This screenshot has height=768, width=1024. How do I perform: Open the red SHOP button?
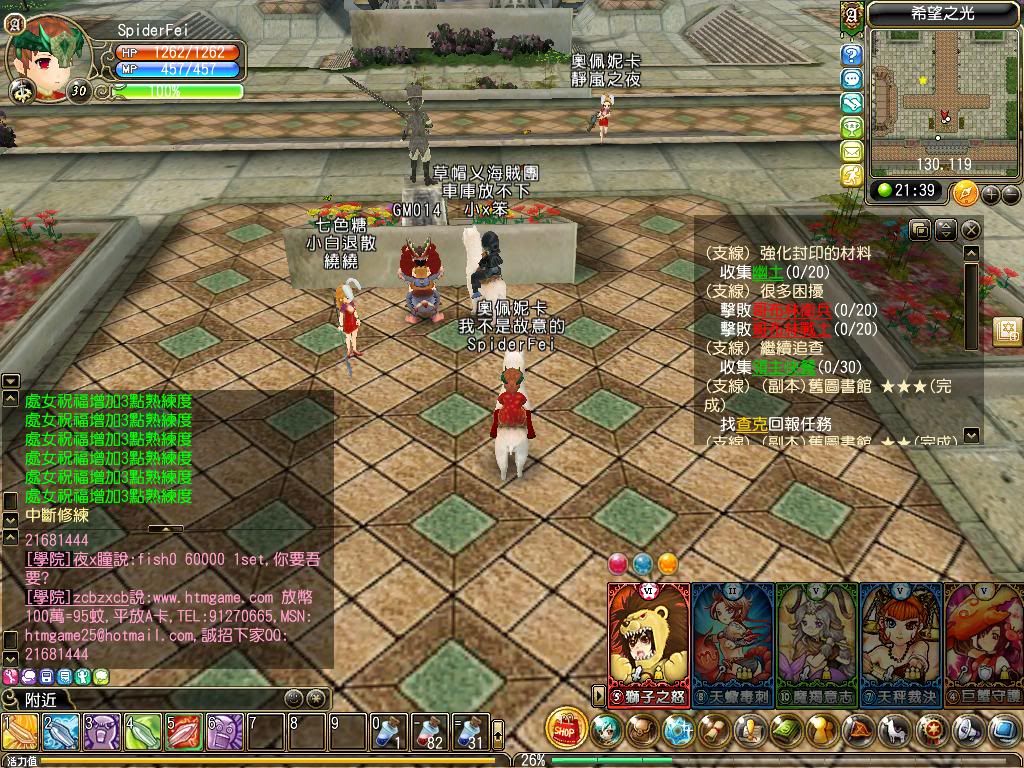point(566,728)
